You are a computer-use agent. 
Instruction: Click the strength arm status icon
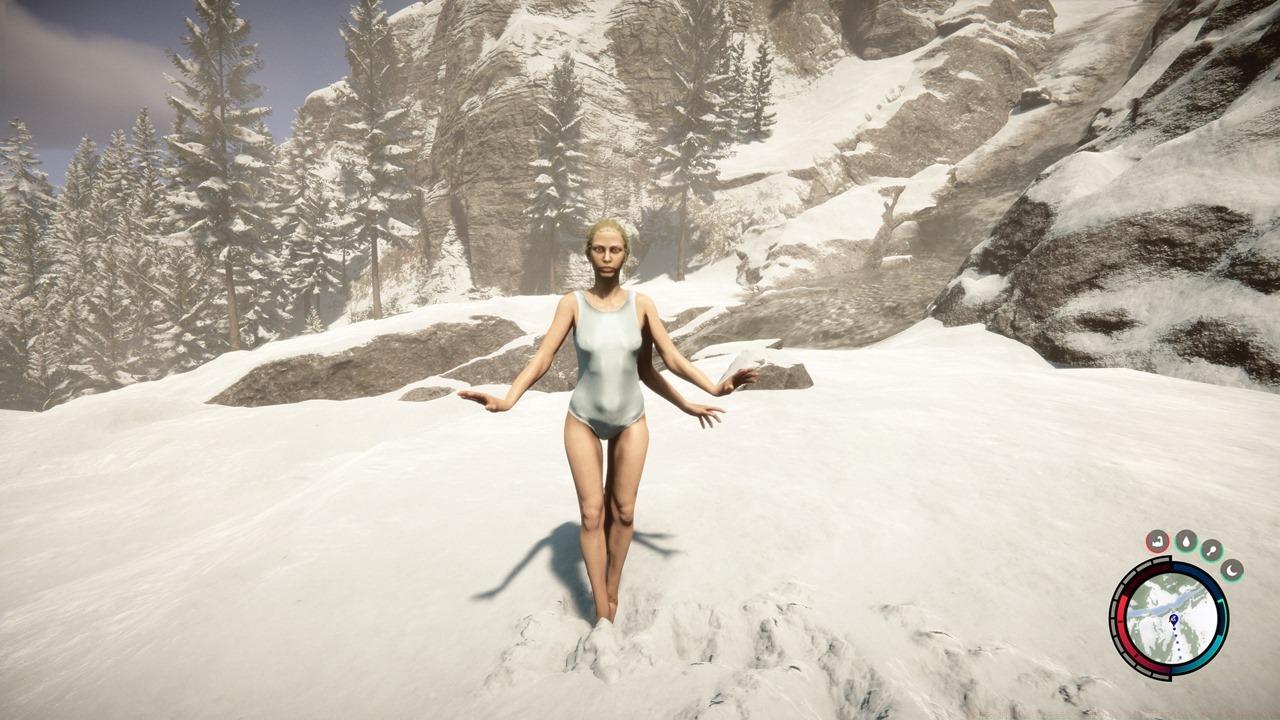click(x=1157, y=542)
